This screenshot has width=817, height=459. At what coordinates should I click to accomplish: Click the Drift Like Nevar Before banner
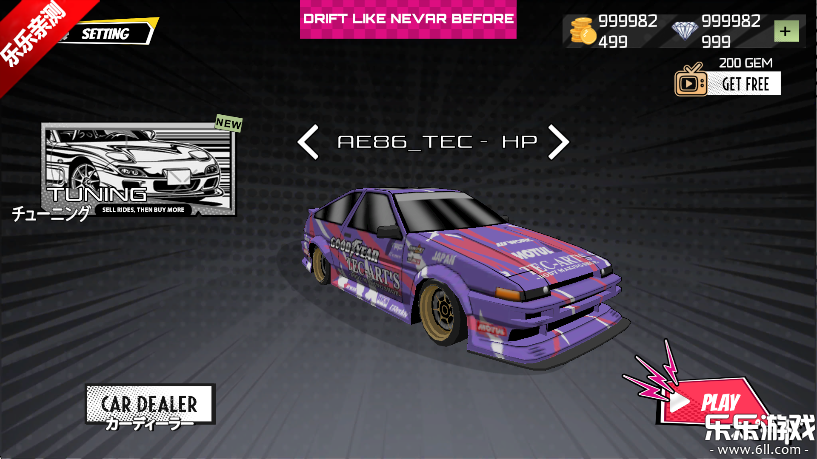click(408, 19)
